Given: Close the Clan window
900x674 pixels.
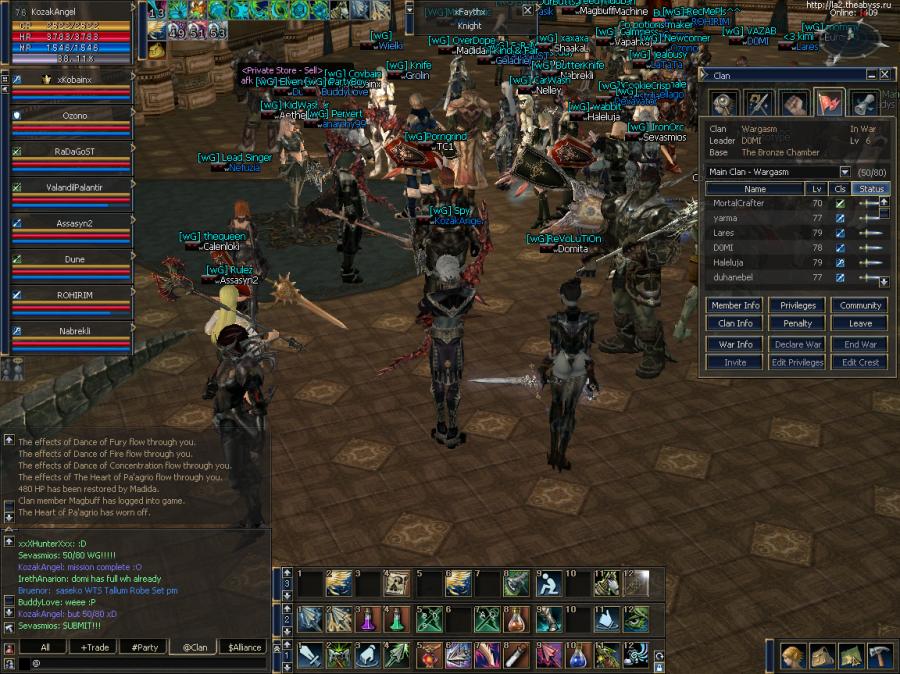Looking at the screenshot, I should tap(885, 75).
